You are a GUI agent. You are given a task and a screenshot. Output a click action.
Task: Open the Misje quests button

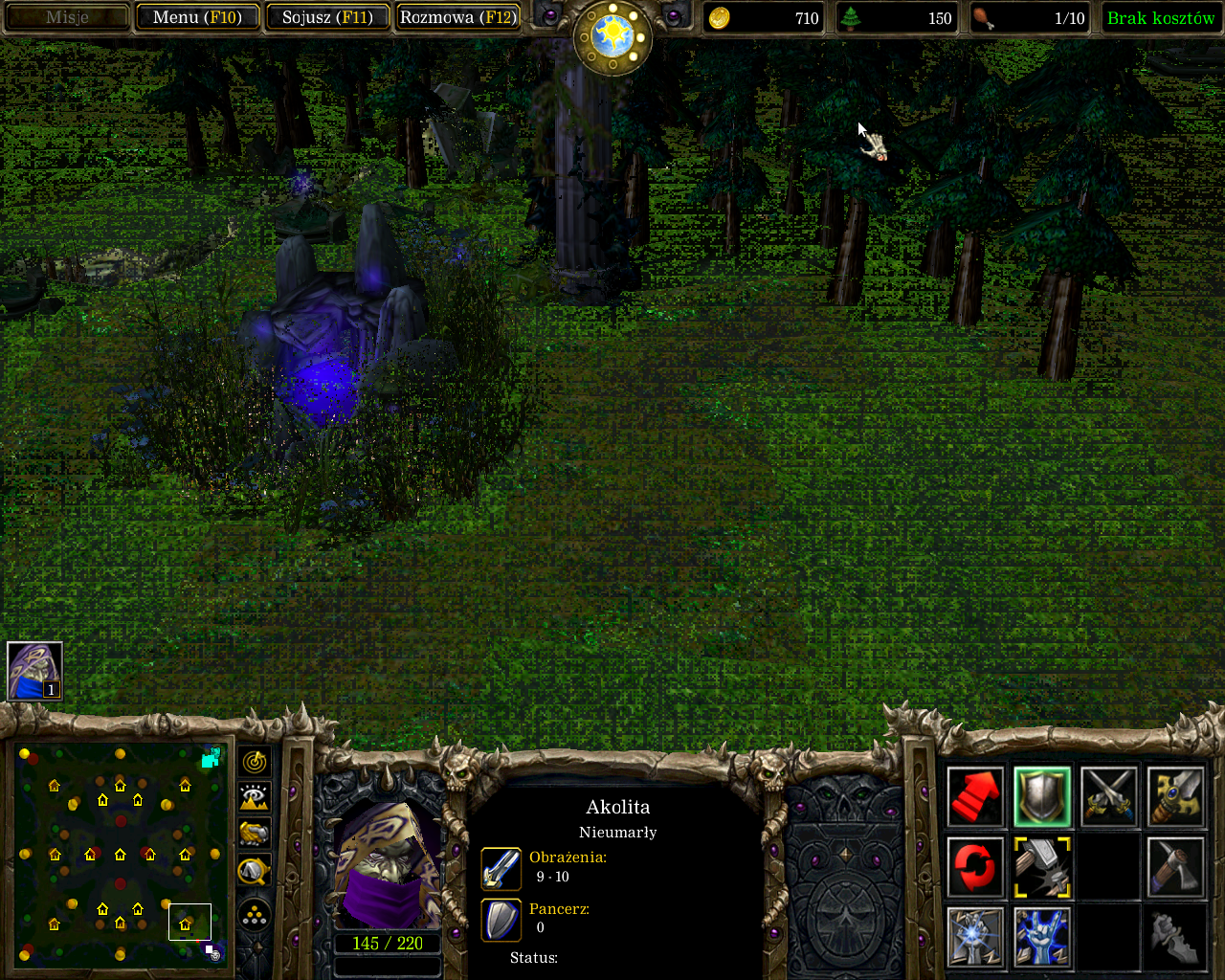pos(67,17)
